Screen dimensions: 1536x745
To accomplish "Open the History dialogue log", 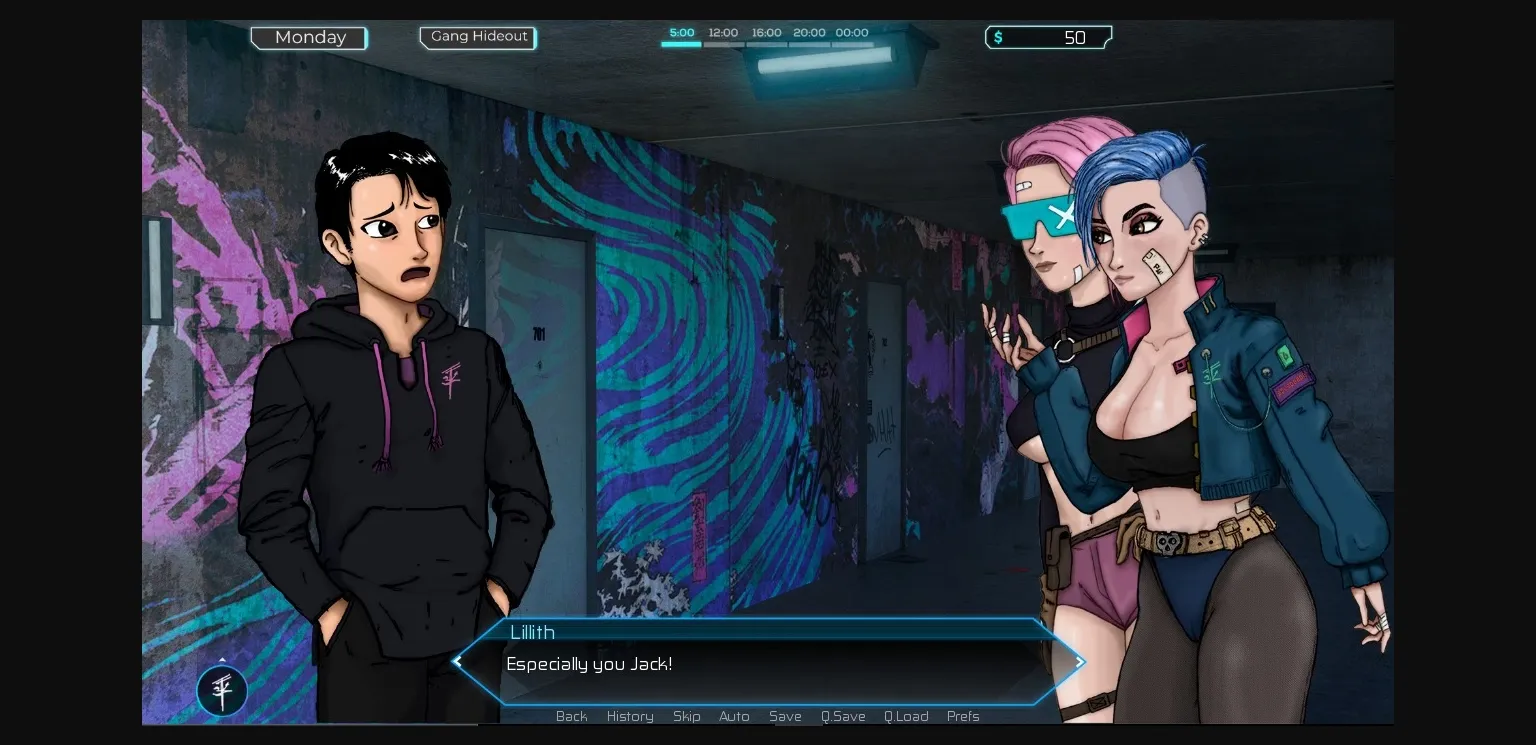I will point(629,716).
